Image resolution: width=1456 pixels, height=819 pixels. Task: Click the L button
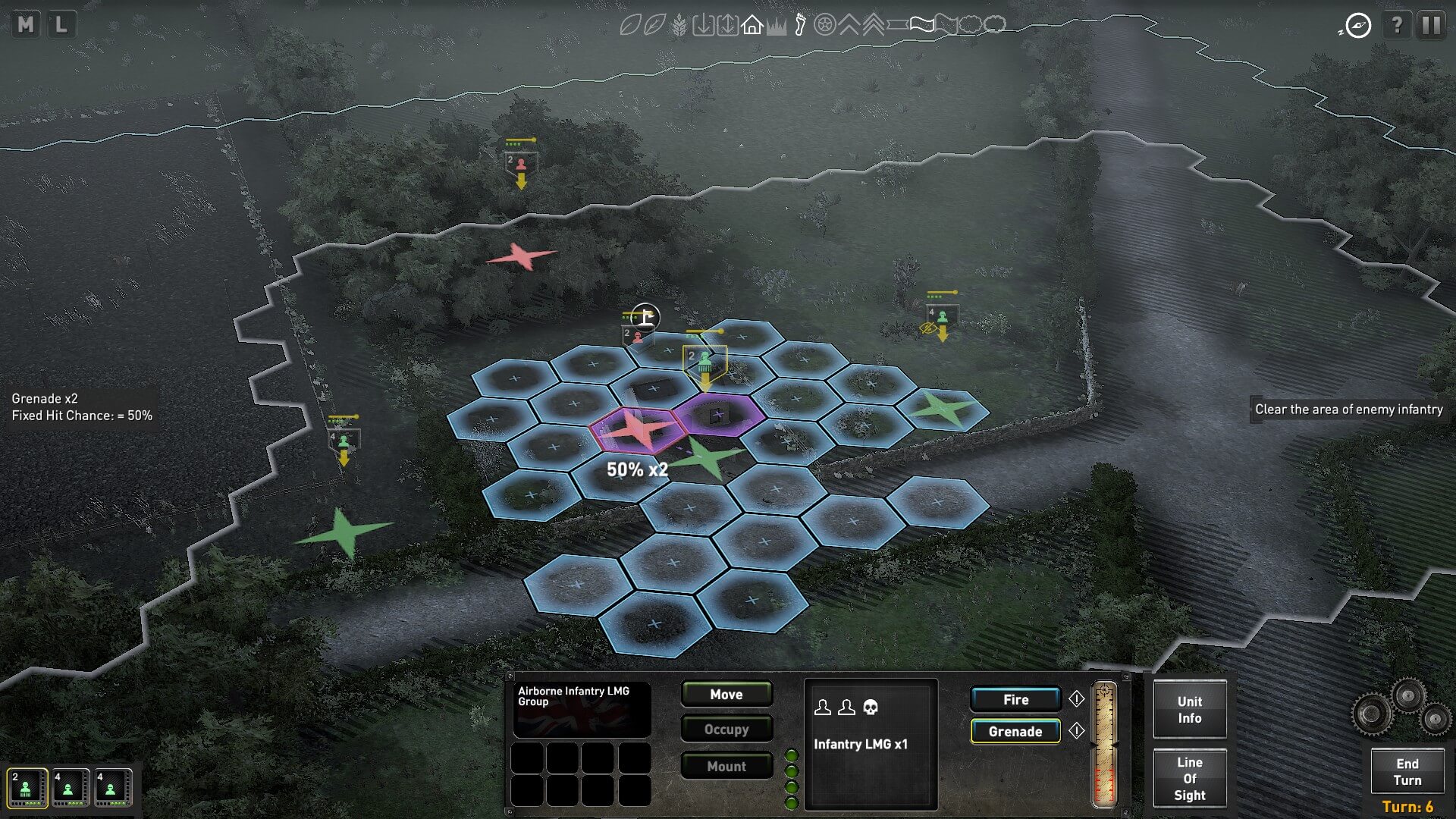pyautogui.click(x=61, y=24)
